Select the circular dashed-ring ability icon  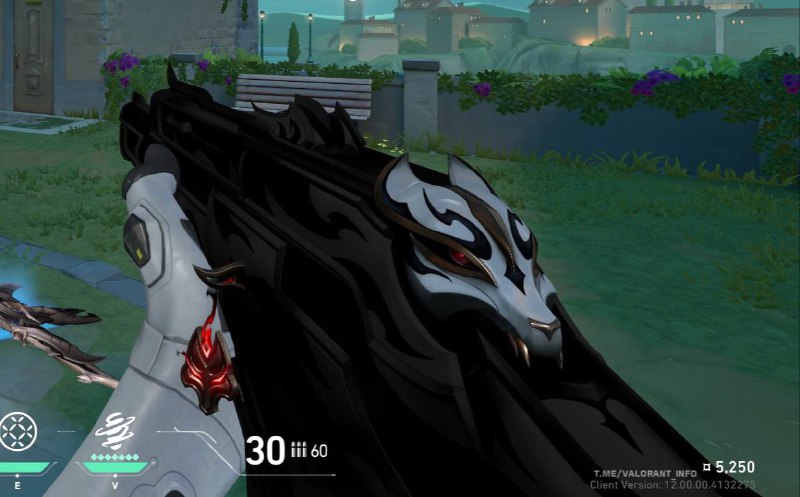tap(17, 431)
